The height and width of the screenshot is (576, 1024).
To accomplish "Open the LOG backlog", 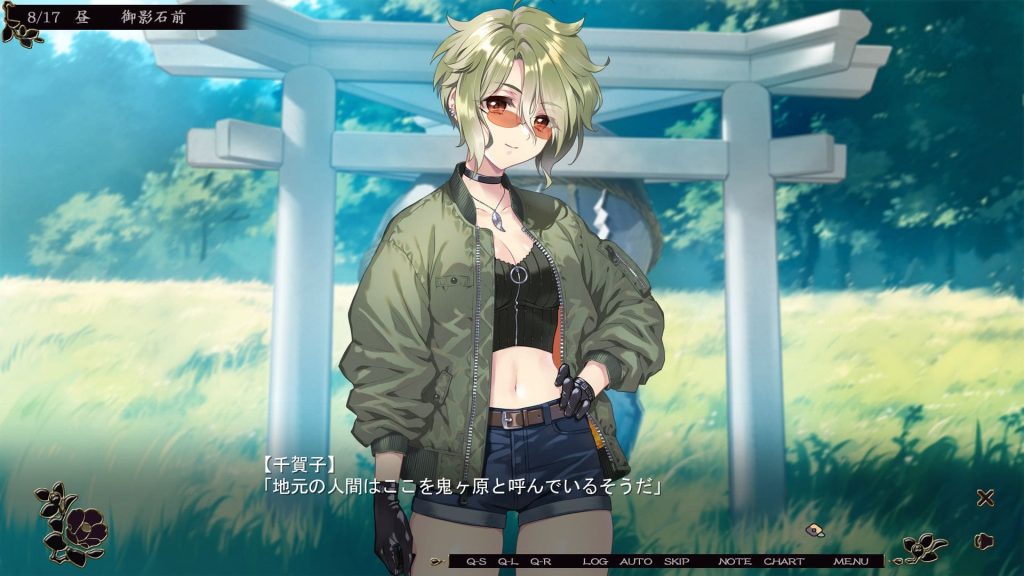I will 595,562.
